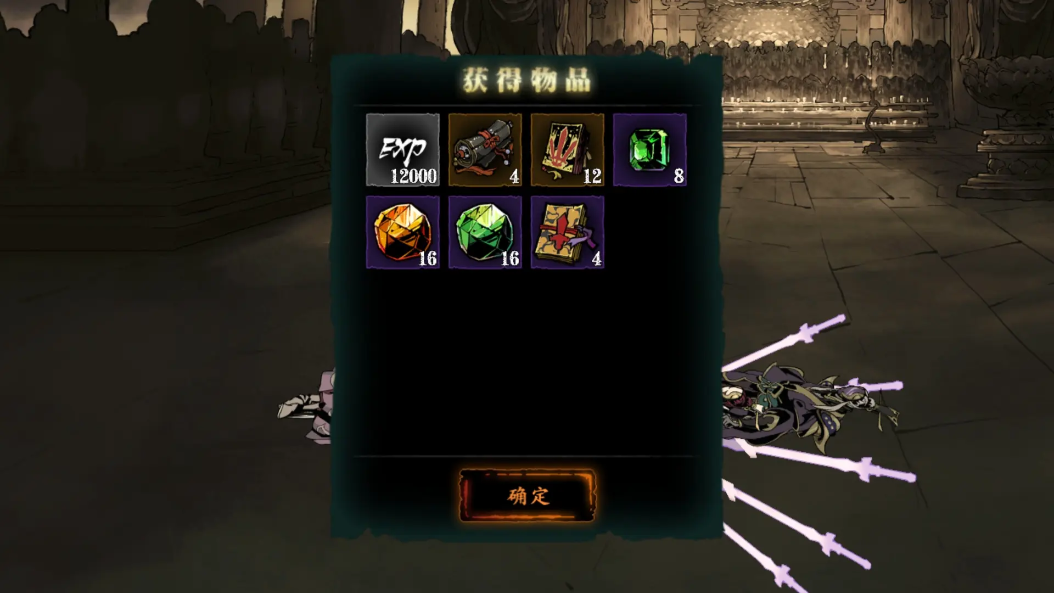Inspect the ribbon-tied tome with quantity 4
The width and height of the screenshot is (1054, 593).
(x=567, y=232)
